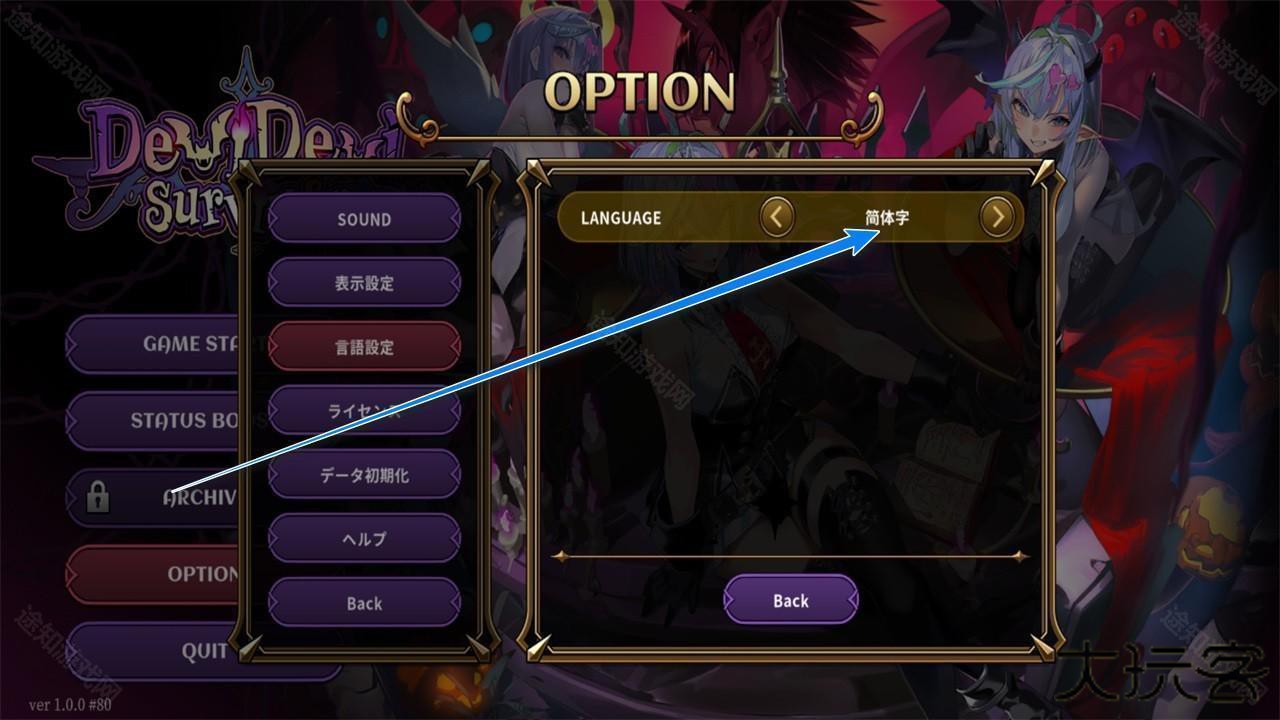Choose データ初期化 data reset option
This screenshot has height=720, width=1280.
pyautogui.click(x=364, y=475)
